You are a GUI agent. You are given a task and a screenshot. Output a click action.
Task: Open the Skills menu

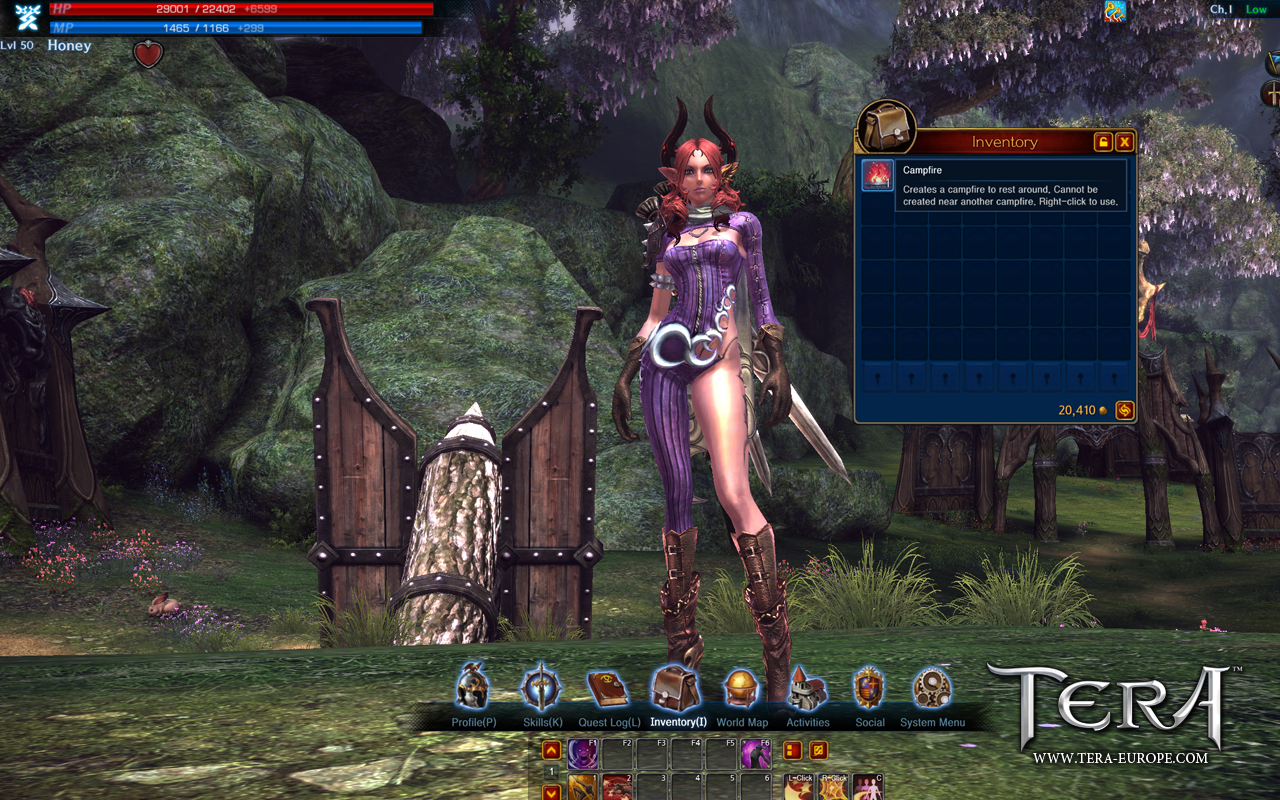tap(542, 688)
